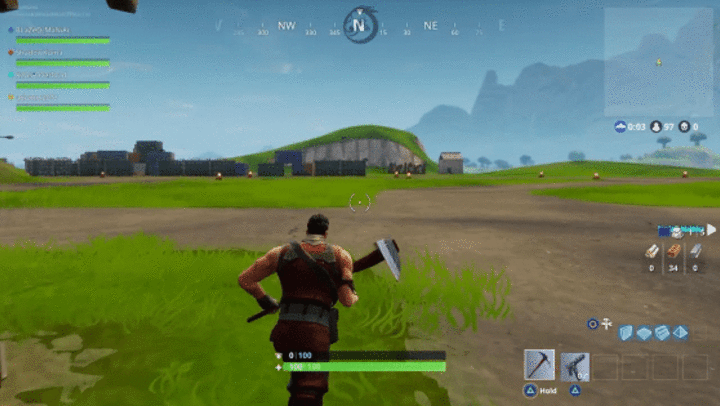Choose the wood material icon
The image size is (720, 406).
point(651,252)
